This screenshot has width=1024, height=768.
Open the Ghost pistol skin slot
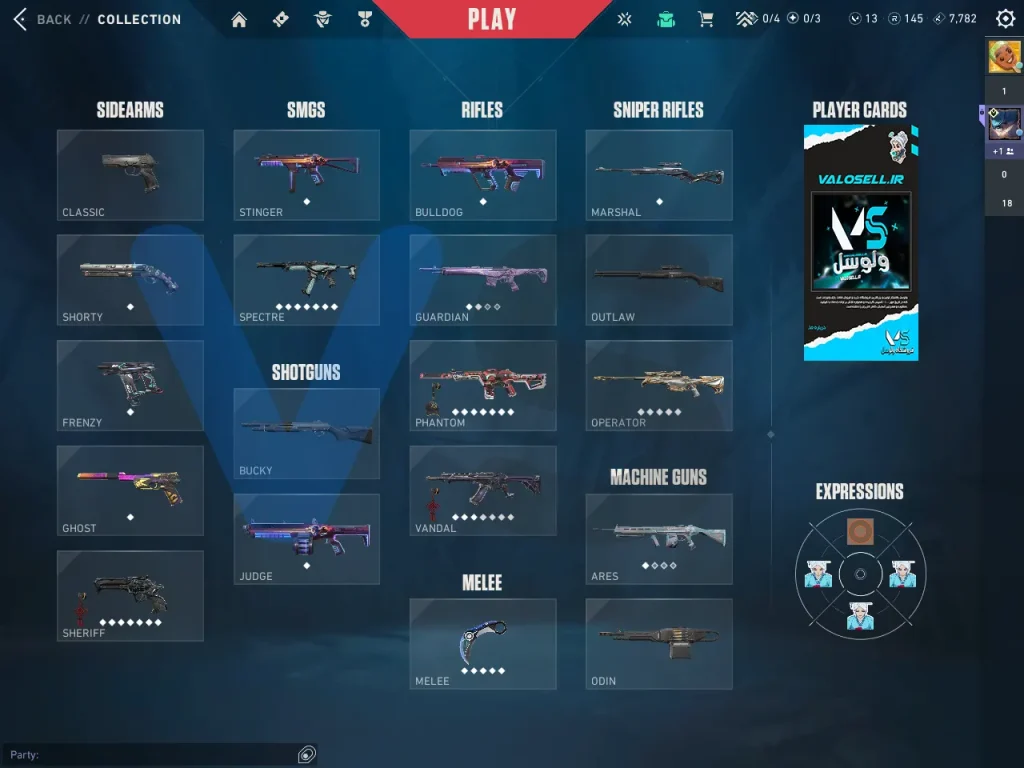130,490
